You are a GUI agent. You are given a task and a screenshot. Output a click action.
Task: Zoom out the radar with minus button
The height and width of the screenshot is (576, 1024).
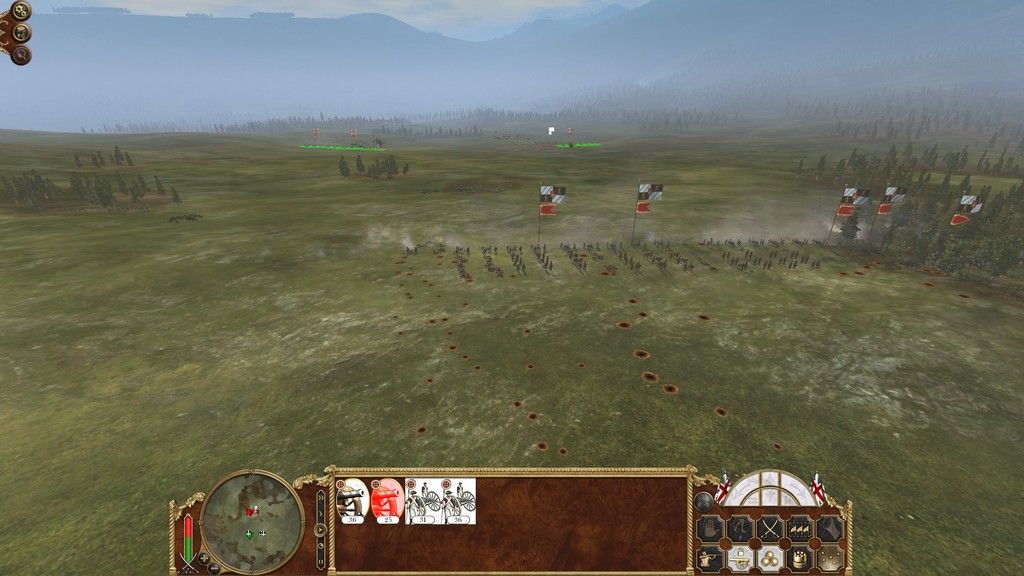214,569
